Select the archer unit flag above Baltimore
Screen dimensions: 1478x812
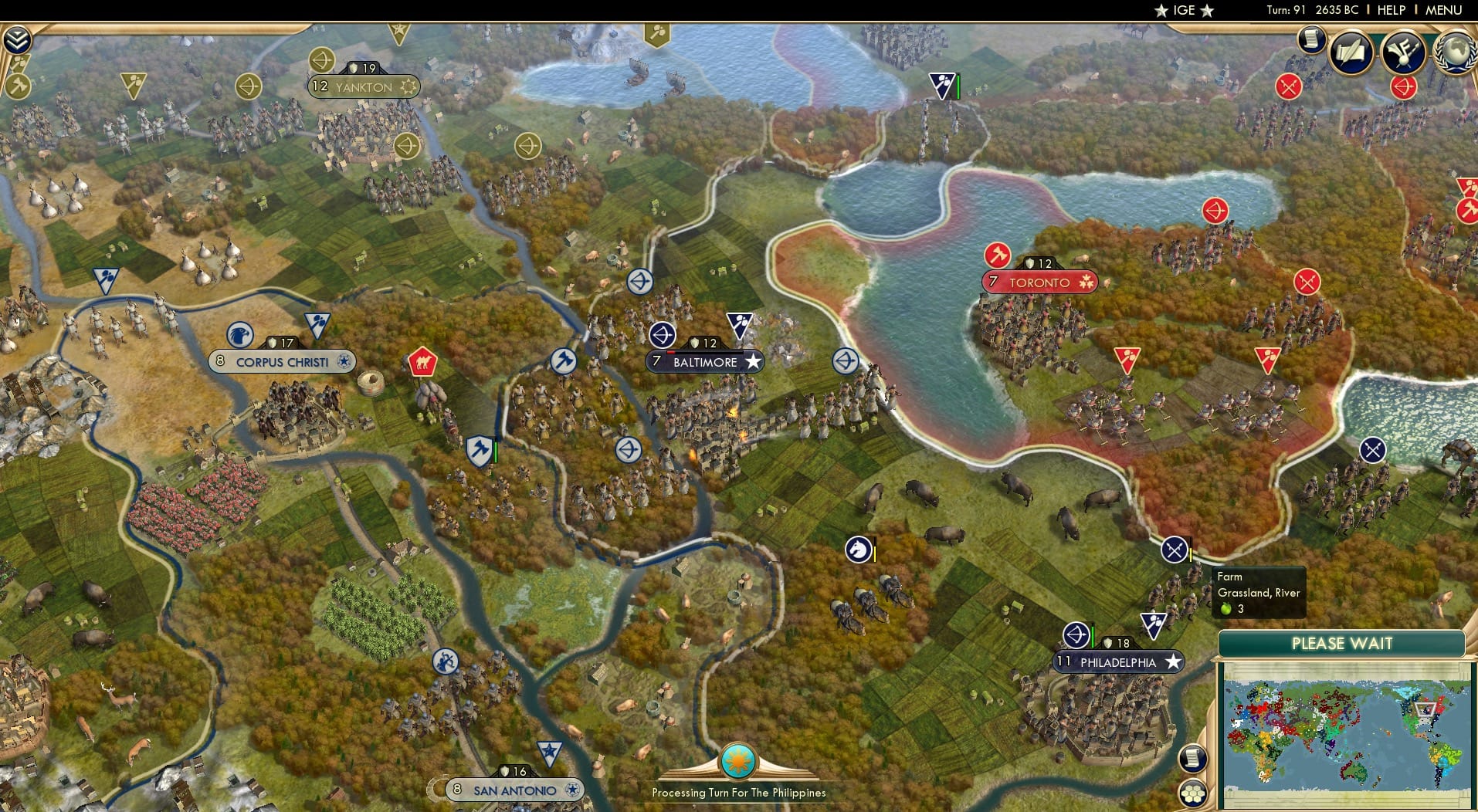(663, 336)
